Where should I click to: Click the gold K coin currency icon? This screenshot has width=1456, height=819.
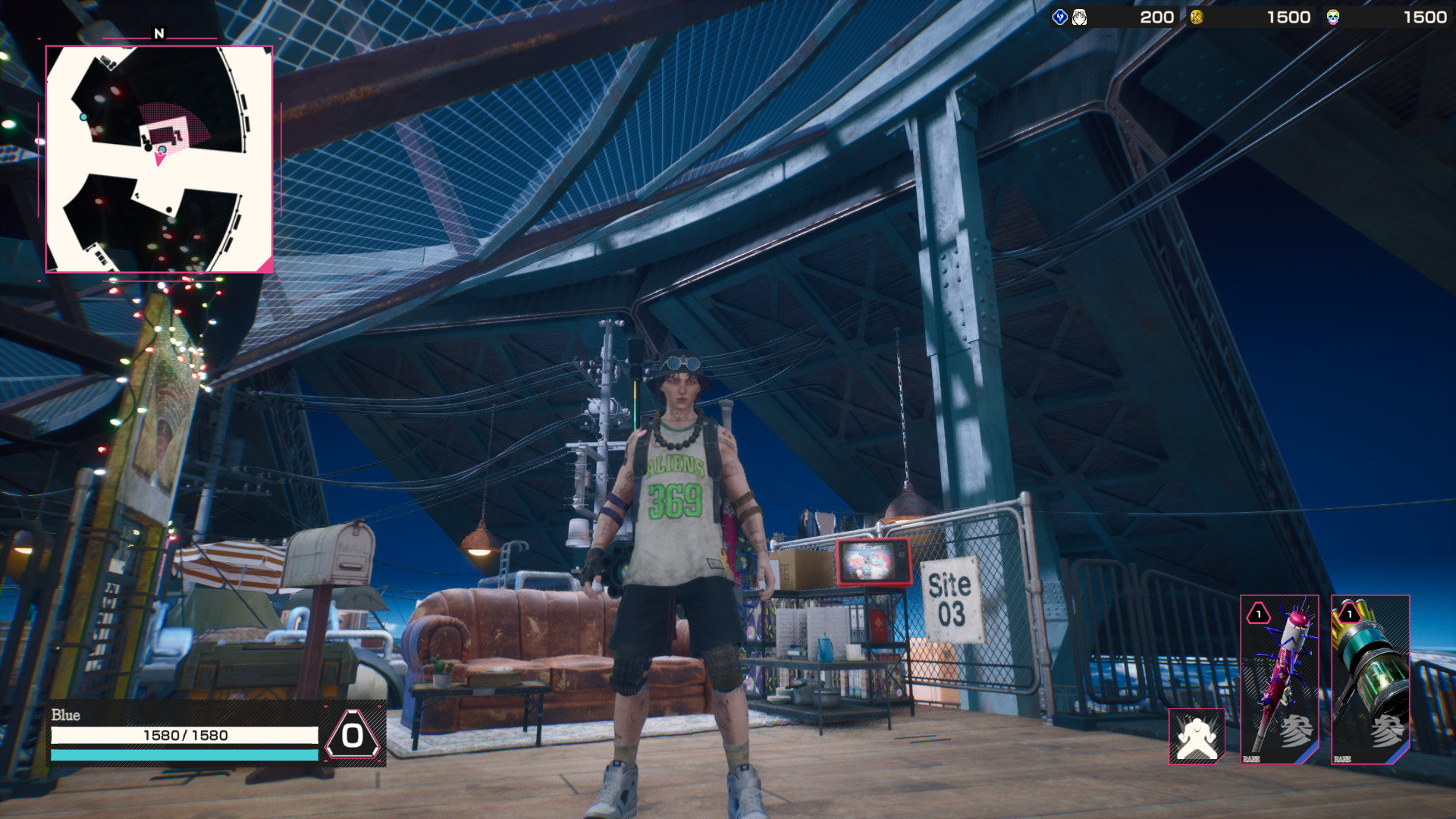click(x=1197, y=17)
